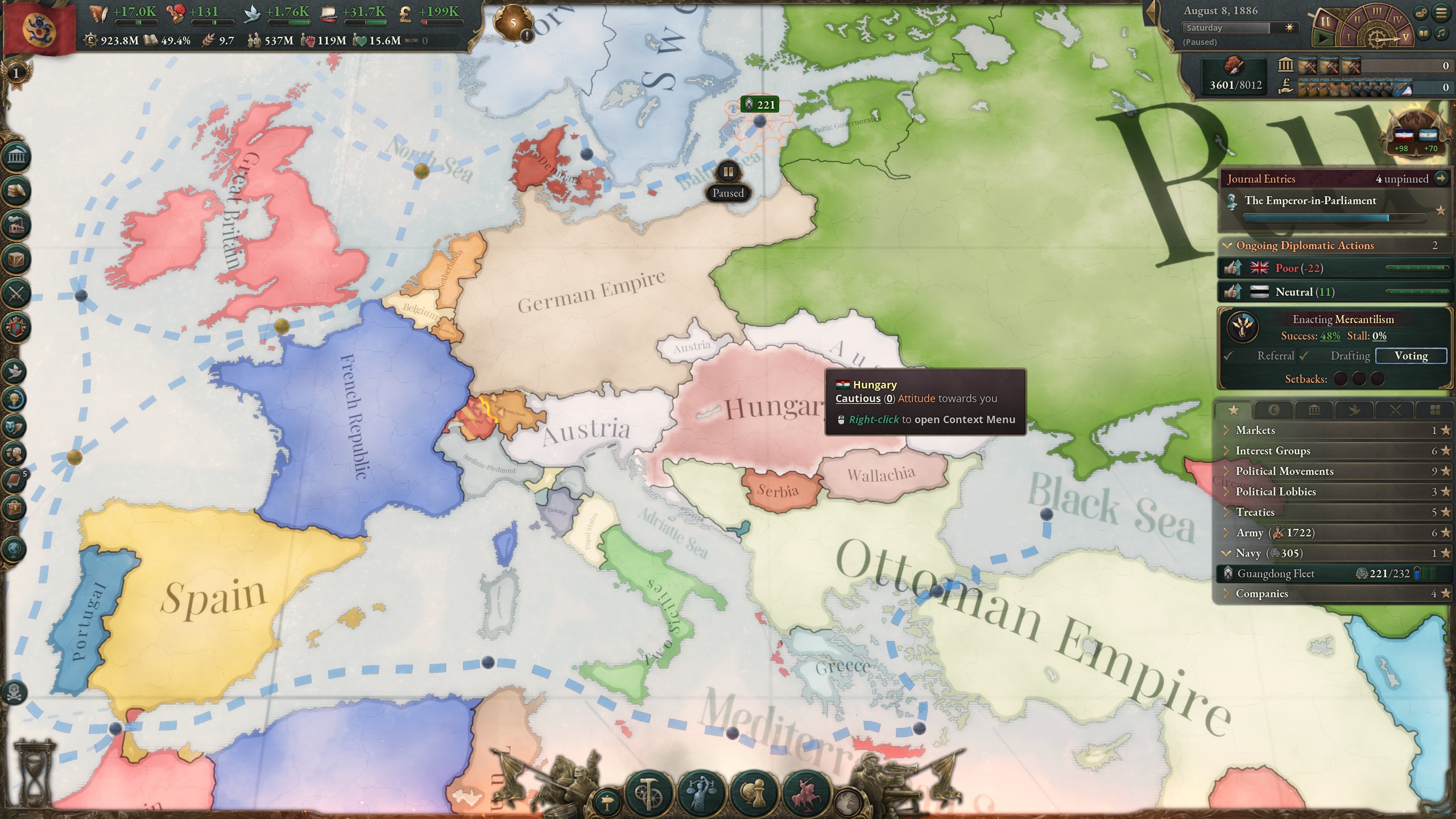
Task: Open the hamburger game menu
Action: click(x=1441, y=13)
